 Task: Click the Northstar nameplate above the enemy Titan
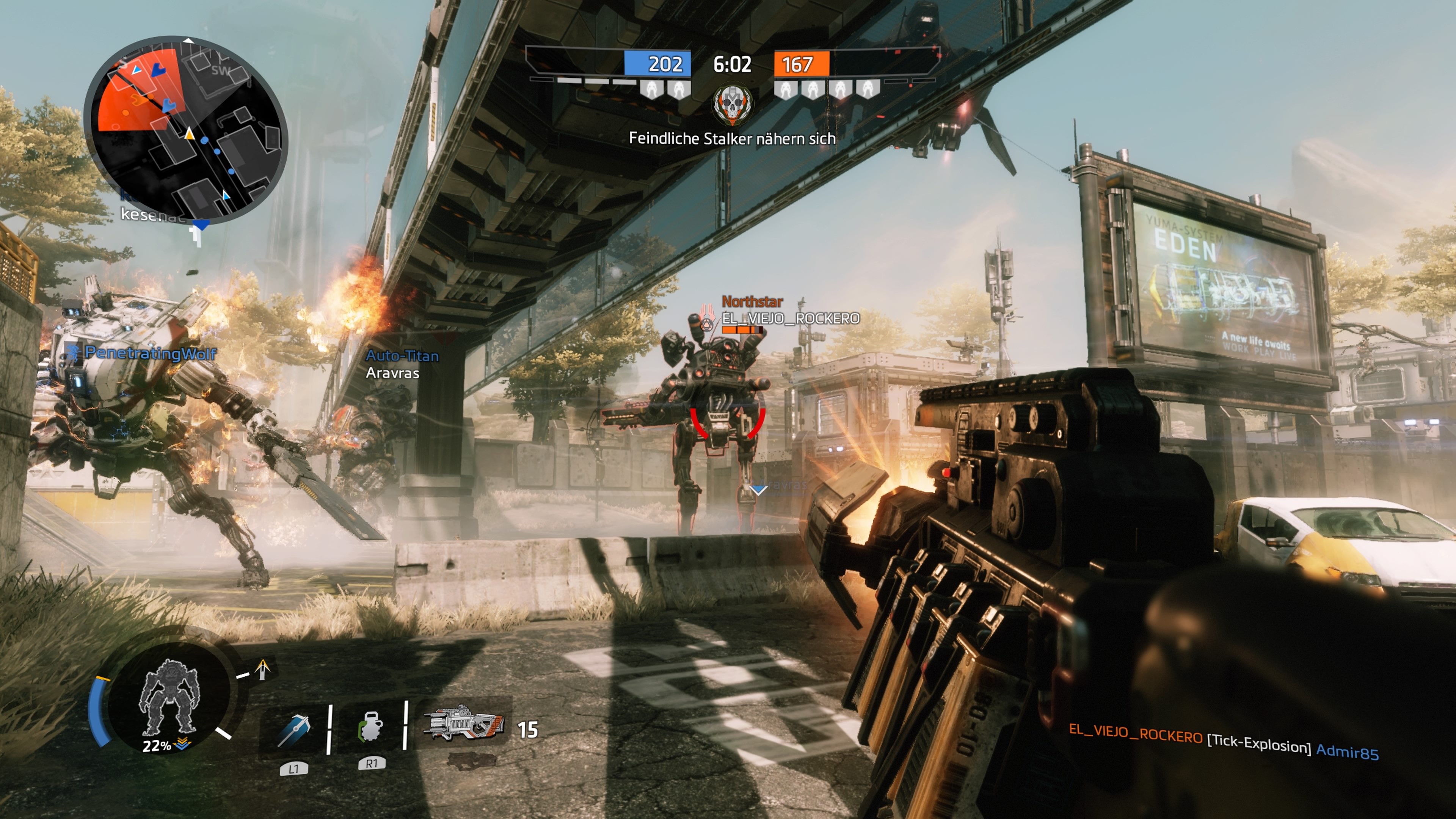(752, 303)
